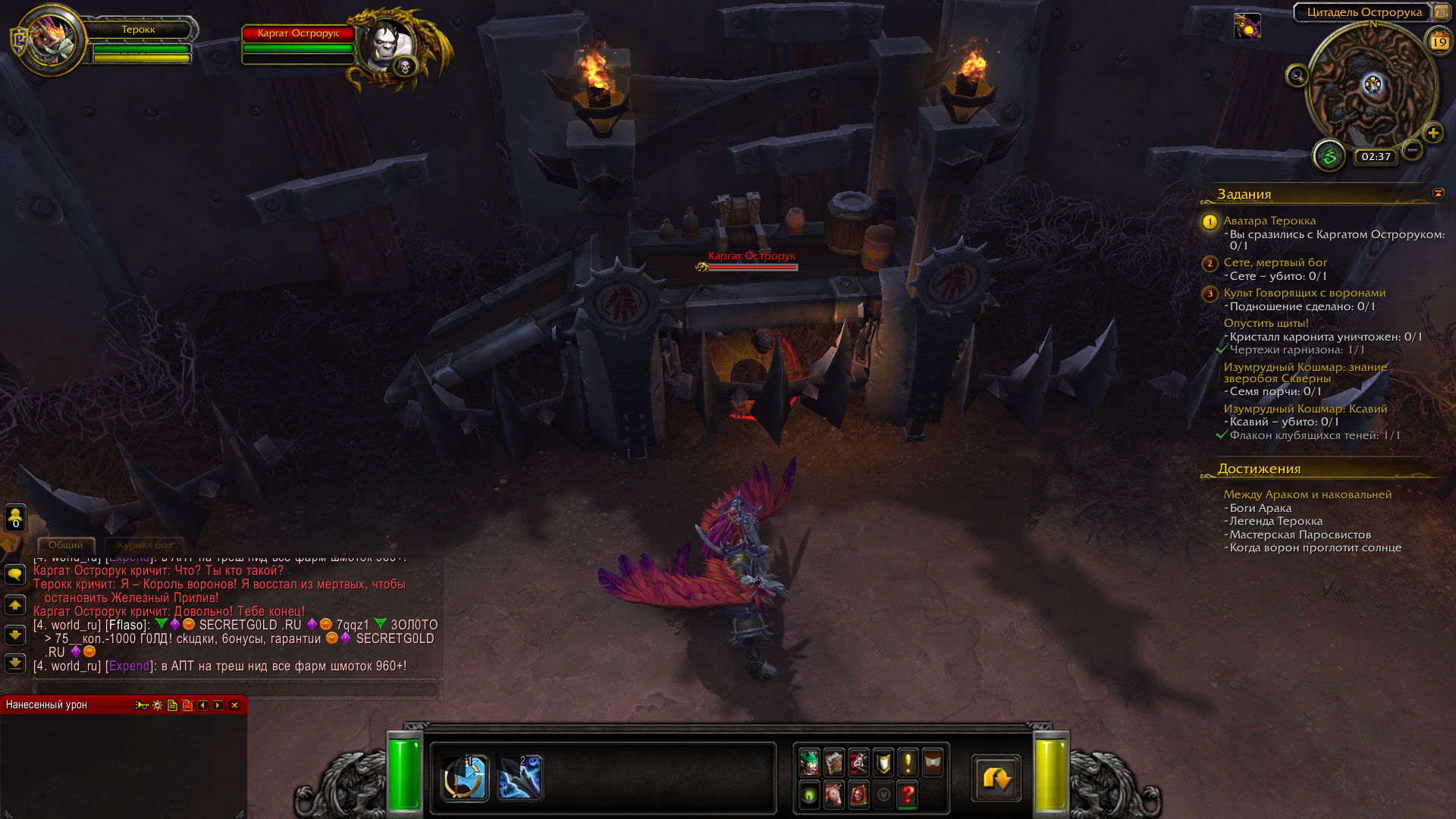Open the calendar showing day 19
The height and width of the screenshot is (819, 1456).
(x=1439, y=42)
